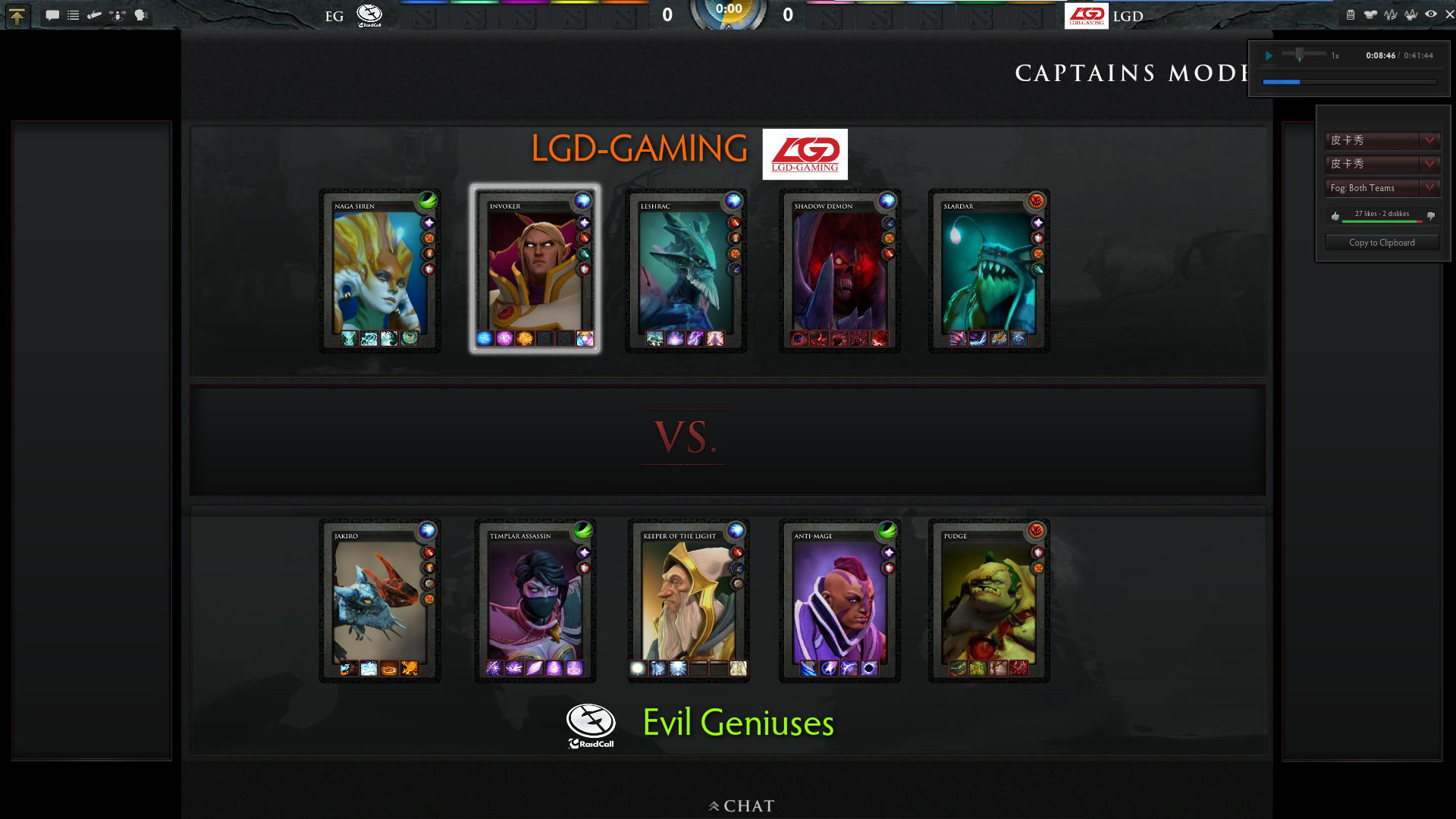
Task: Select the voice chat head icon
Action: 140,14
